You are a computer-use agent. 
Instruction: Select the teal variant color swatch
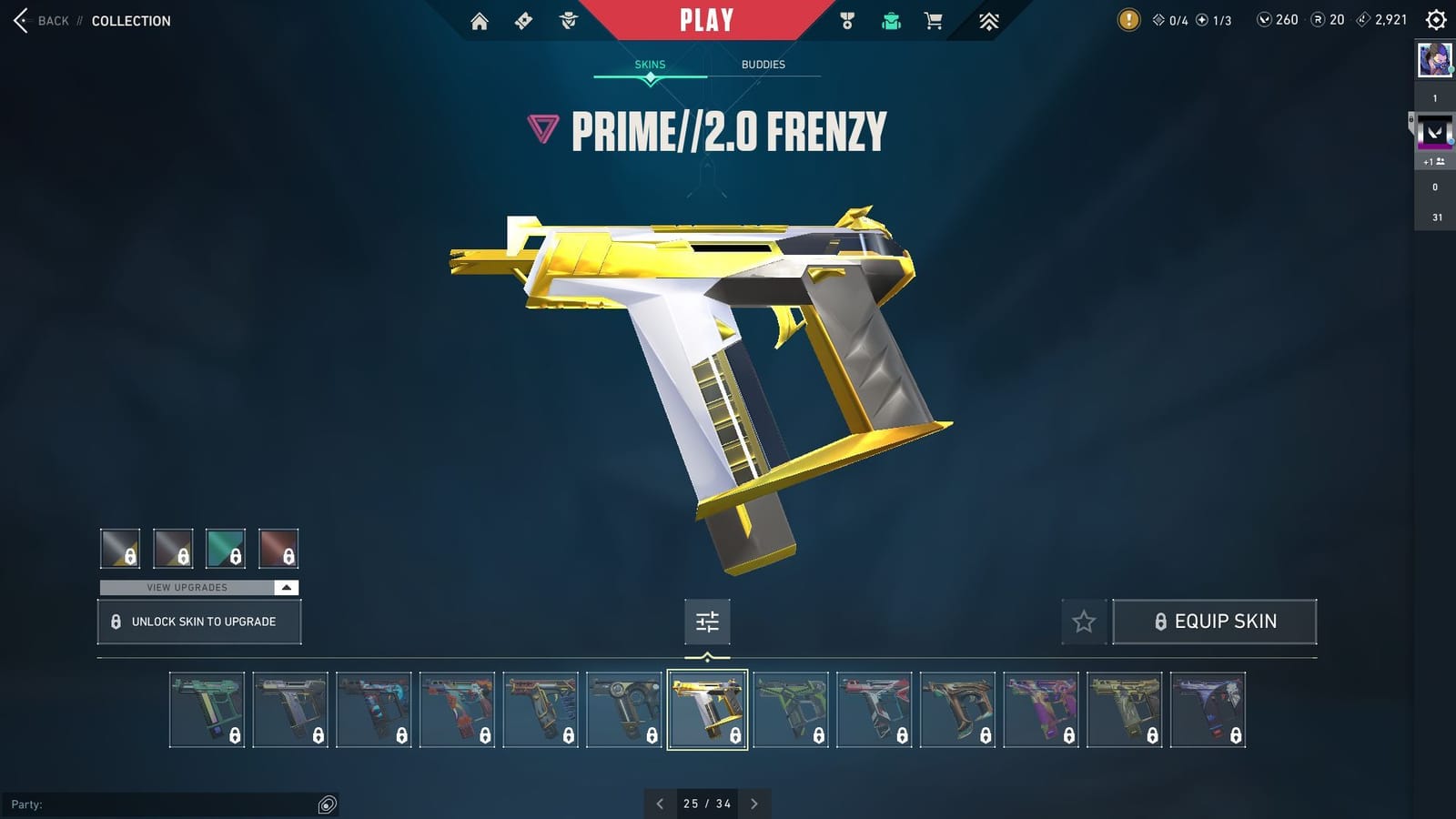226,548
